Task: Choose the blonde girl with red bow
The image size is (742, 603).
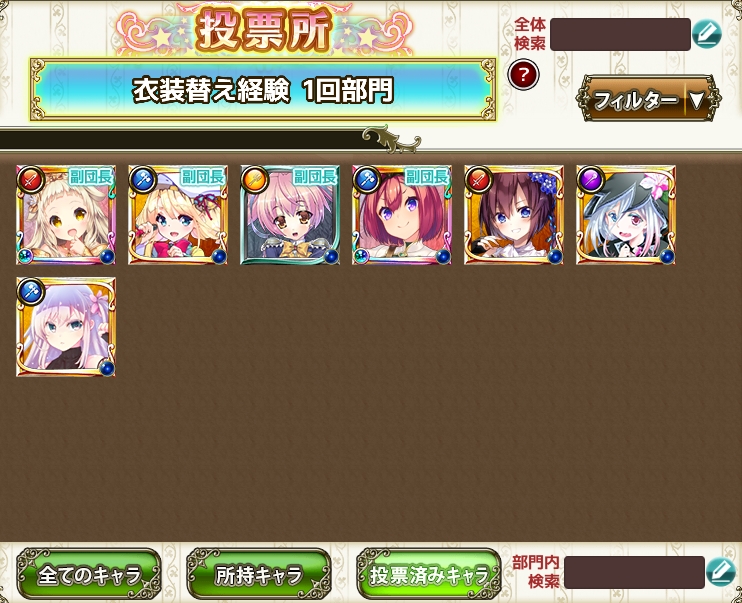Action: (x=178, y=215)
